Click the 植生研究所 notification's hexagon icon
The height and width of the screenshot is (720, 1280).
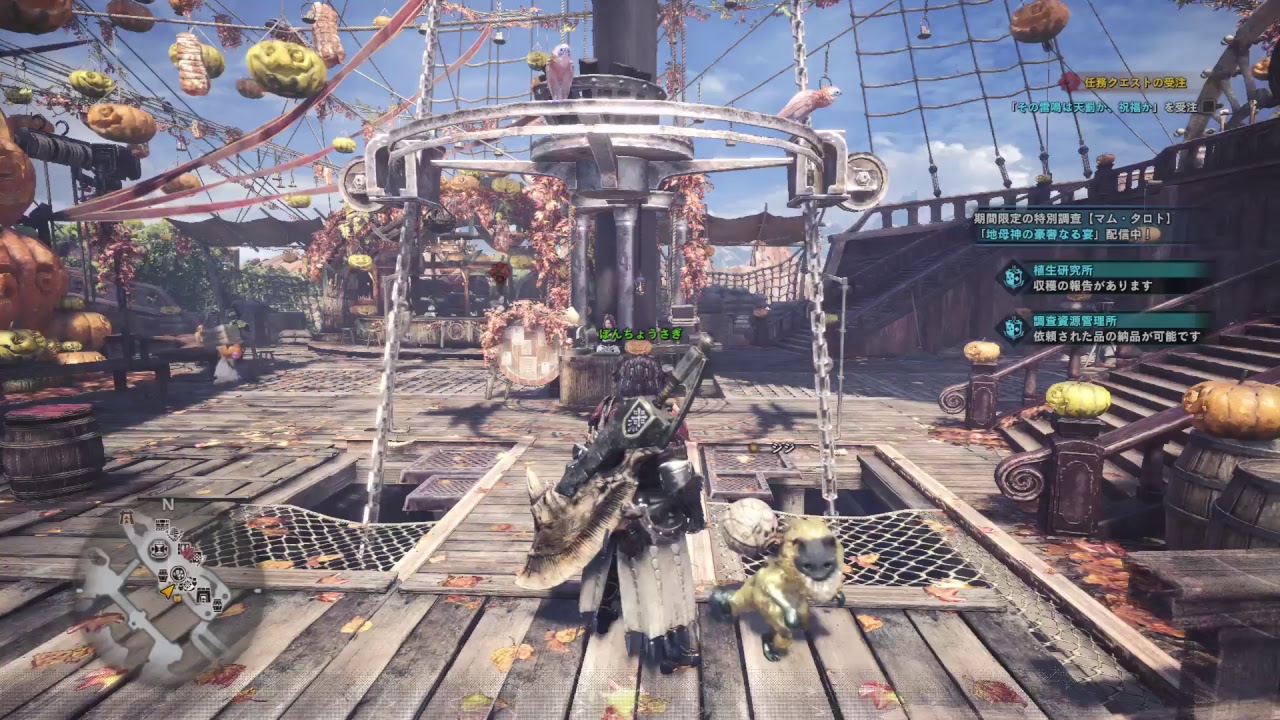[x=1015, y=277]
